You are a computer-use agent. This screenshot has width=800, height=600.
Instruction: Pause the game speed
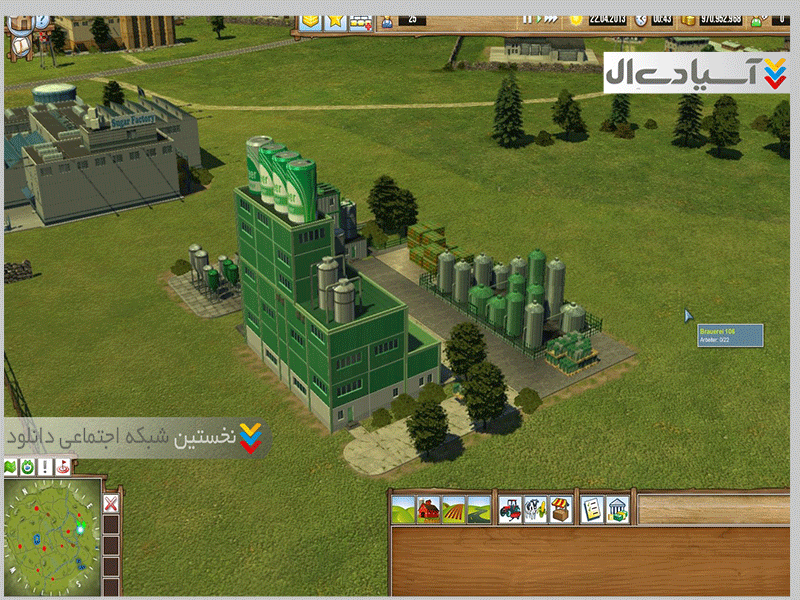pyautogui.click(x=526, y=19)
